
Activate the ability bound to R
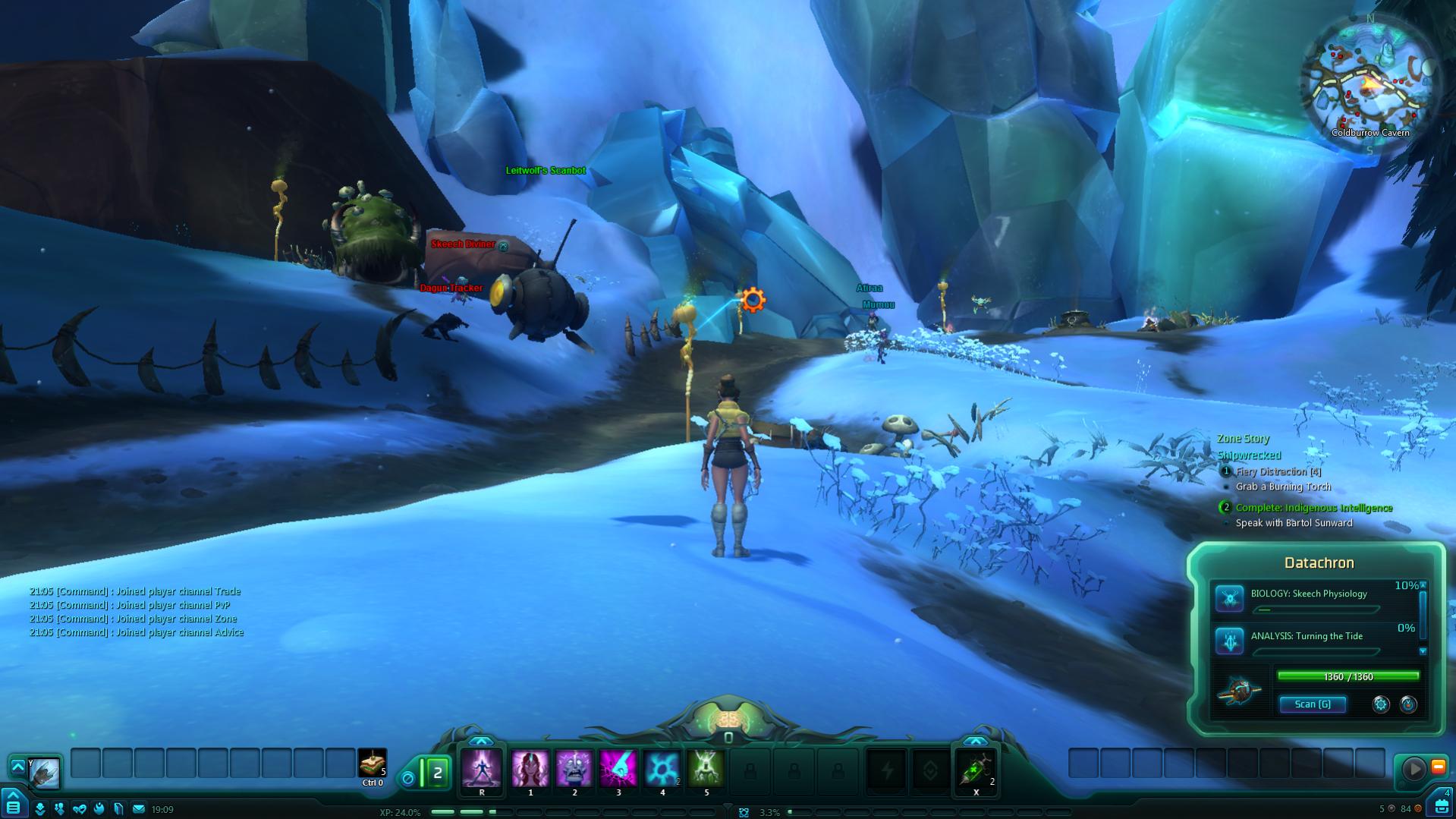tap(482, 769)
